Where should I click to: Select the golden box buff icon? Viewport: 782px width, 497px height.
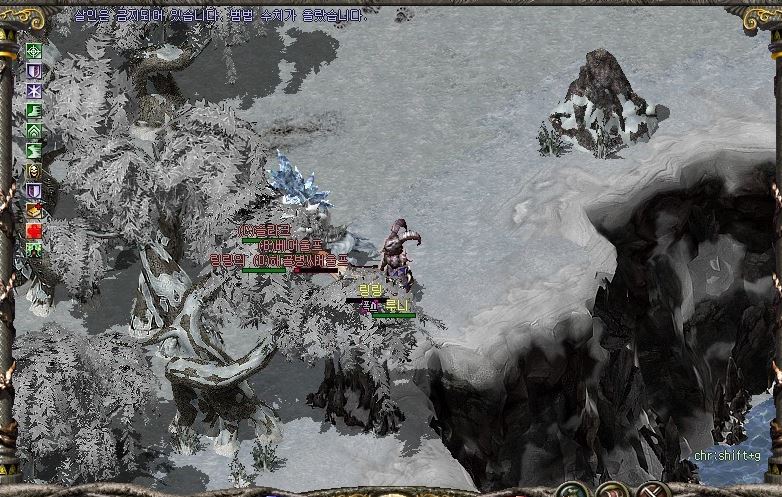pos(34,210)
